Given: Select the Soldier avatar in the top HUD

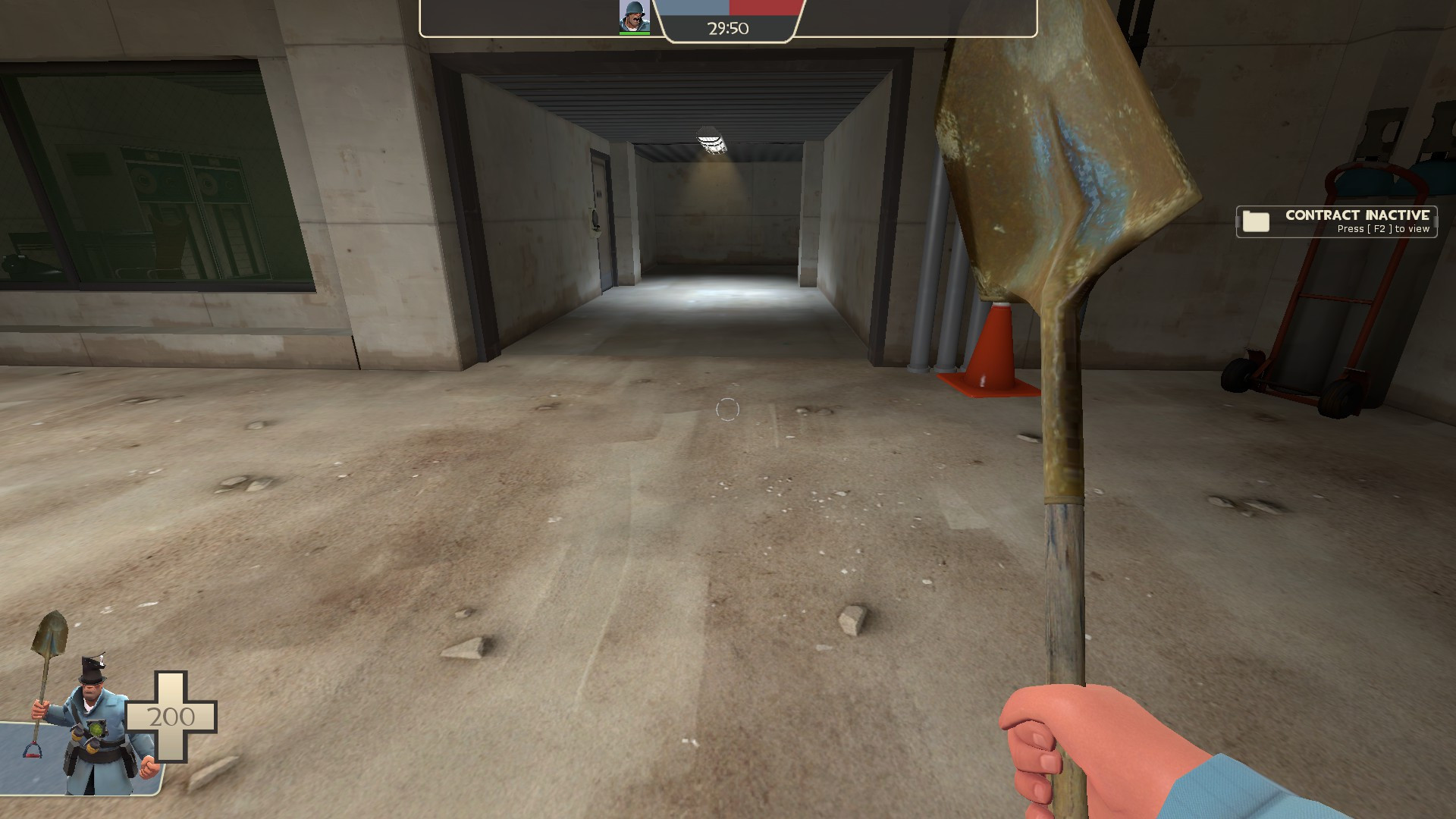Looking at the screenshot, I should tap(634, 14).
